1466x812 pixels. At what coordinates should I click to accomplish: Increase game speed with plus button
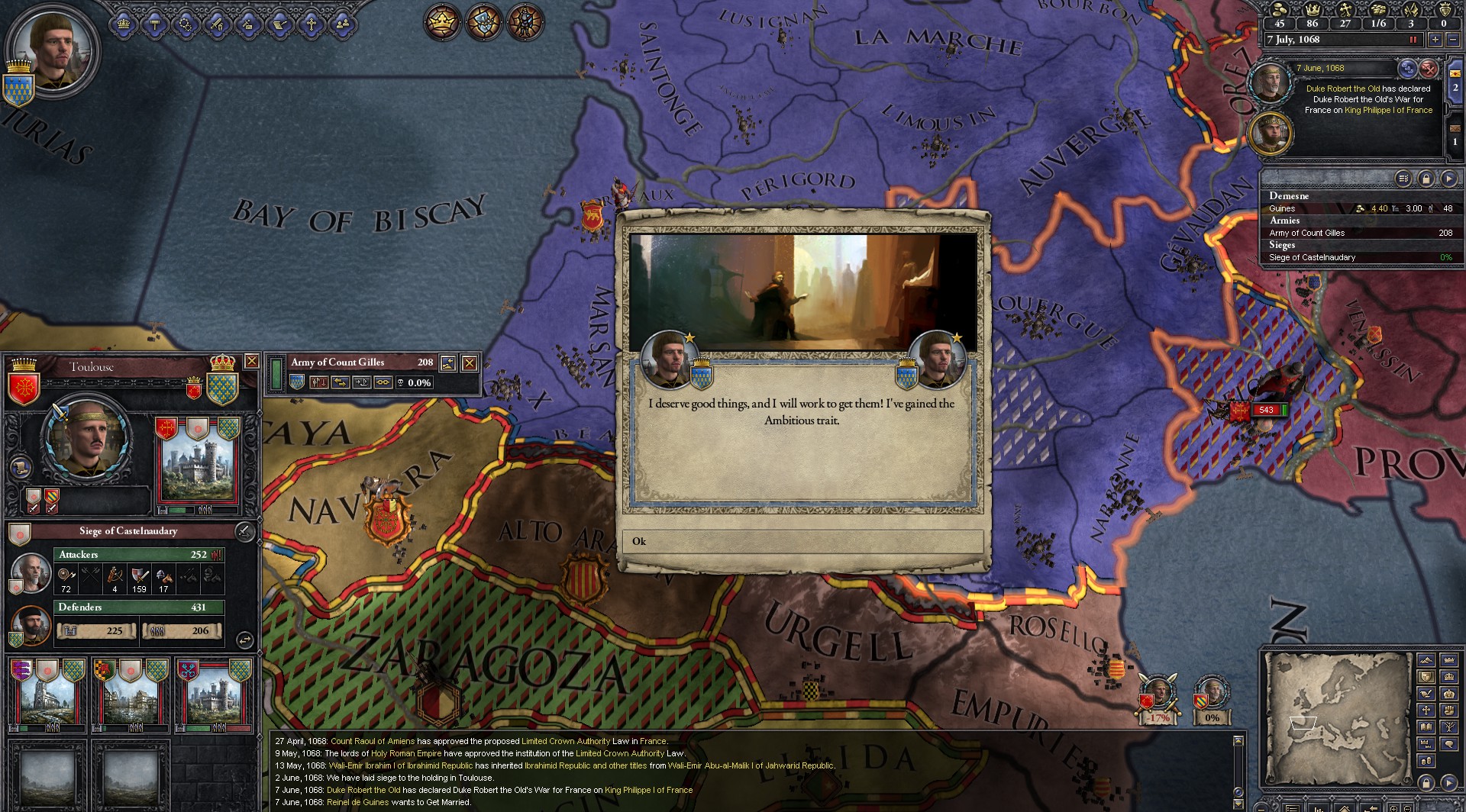(x=1435, y=40)
